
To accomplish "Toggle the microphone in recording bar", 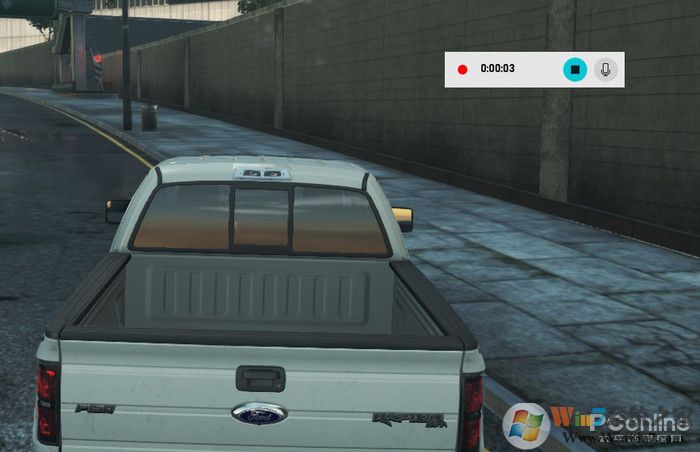I will tap(605, 69).
